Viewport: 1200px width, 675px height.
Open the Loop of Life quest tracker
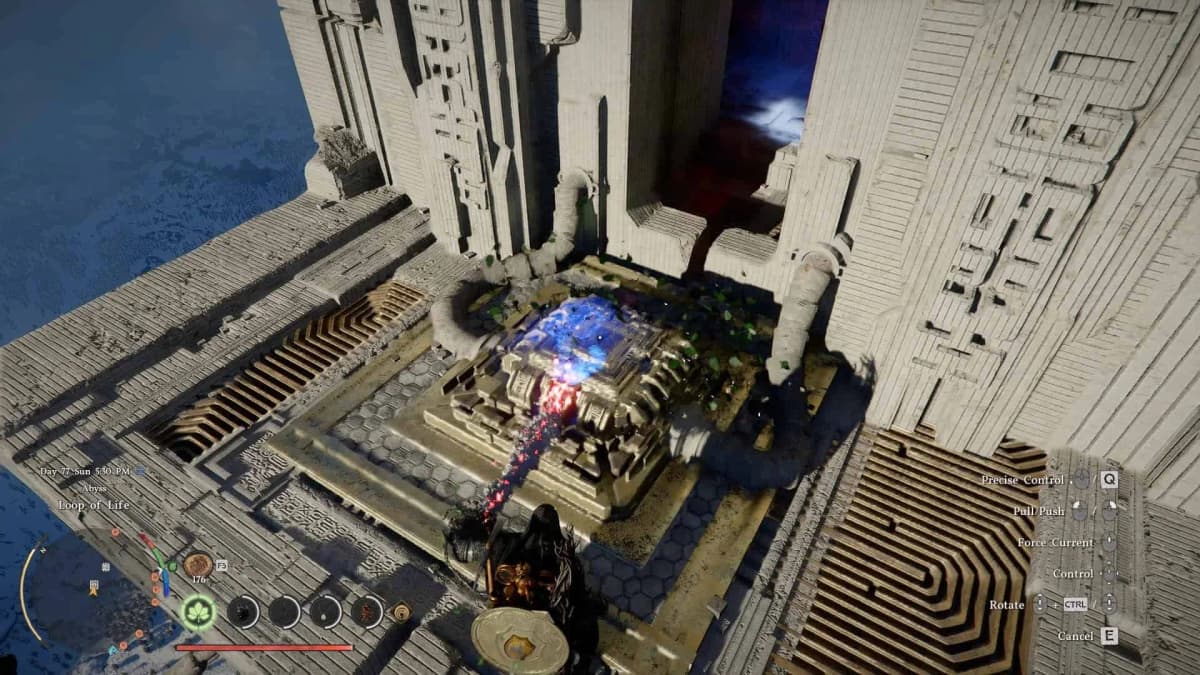point(93,505)
